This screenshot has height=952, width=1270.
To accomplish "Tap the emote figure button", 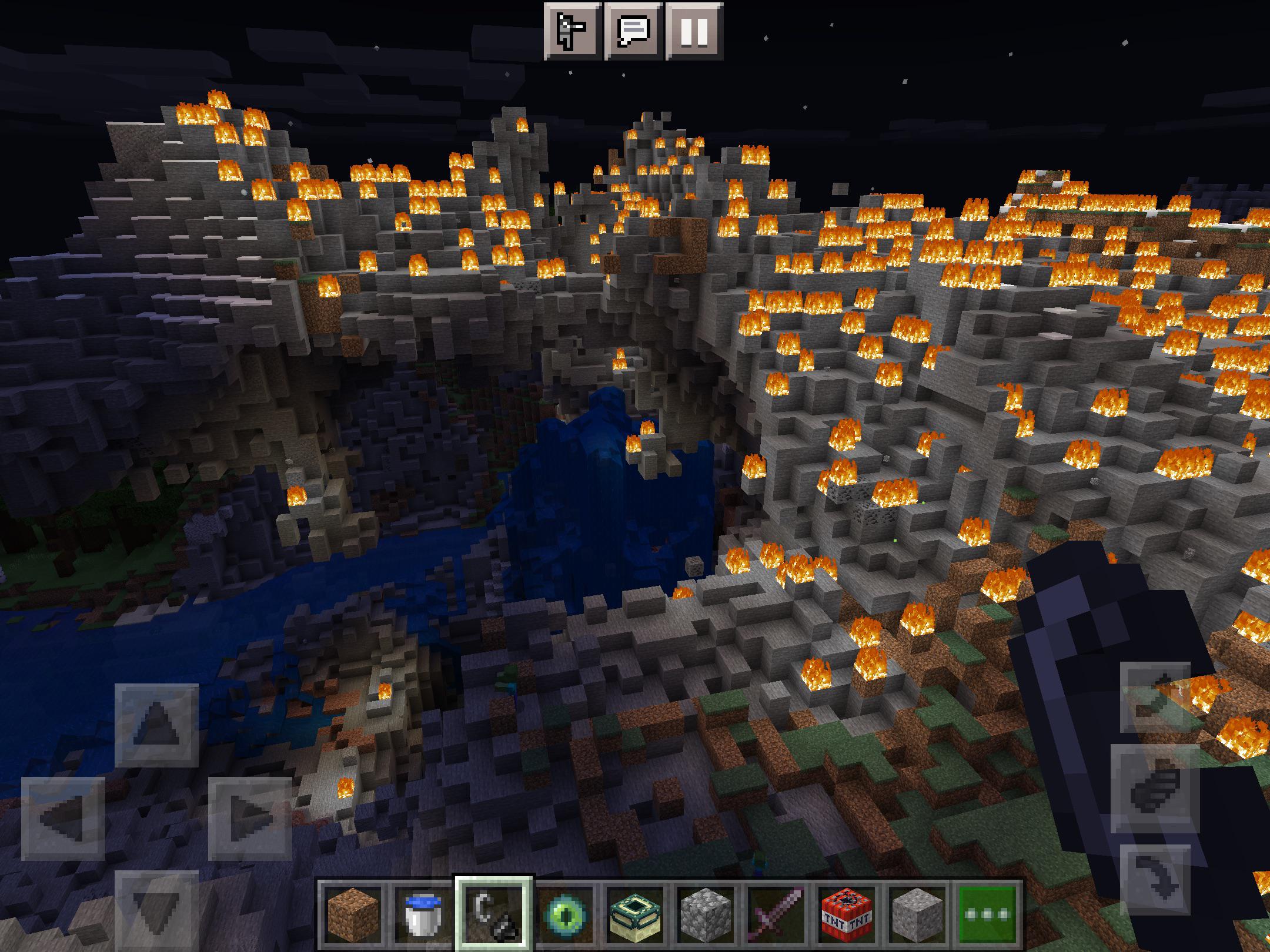I will (x=573, y=31).
